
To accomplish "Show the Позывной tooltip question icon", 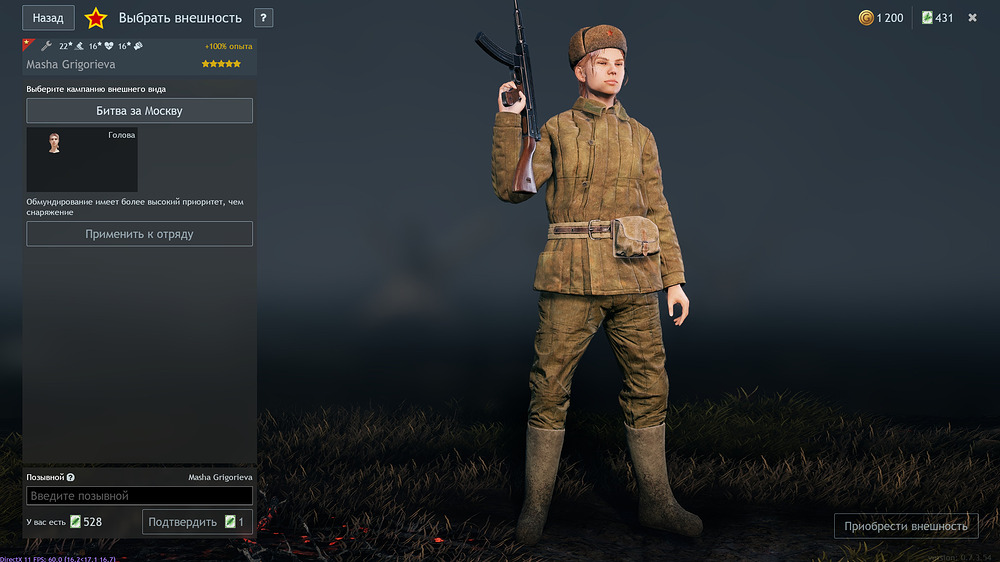I will [71, 478].
